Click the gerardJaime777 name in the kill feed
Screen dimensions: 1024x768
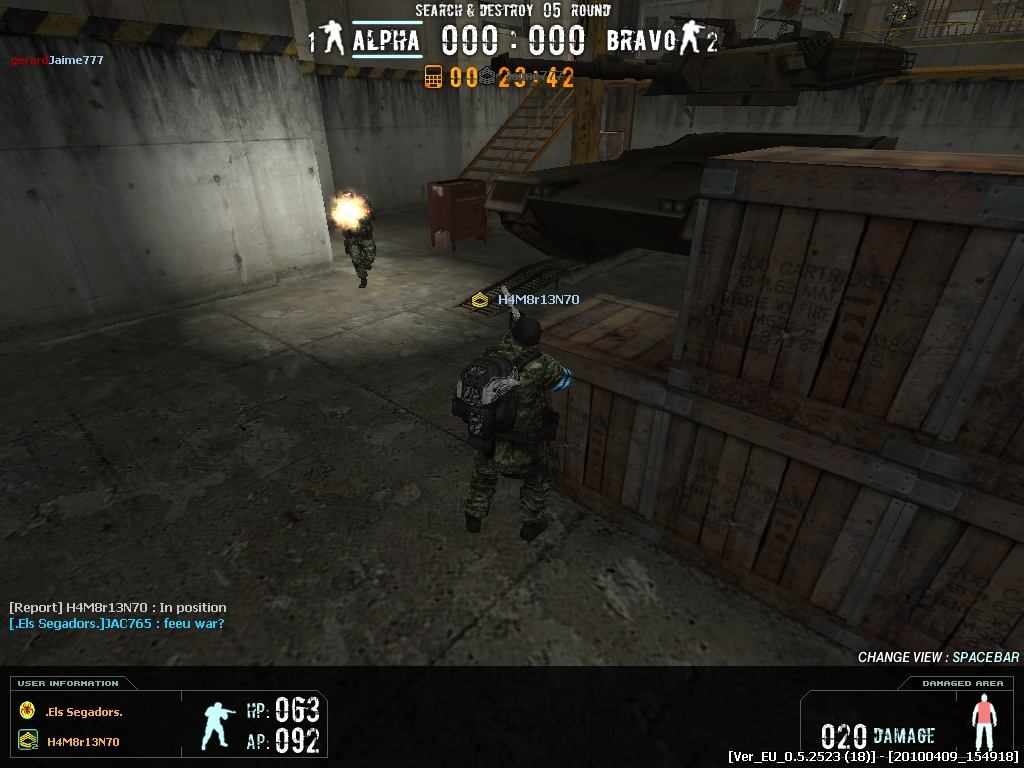[57, 60]
